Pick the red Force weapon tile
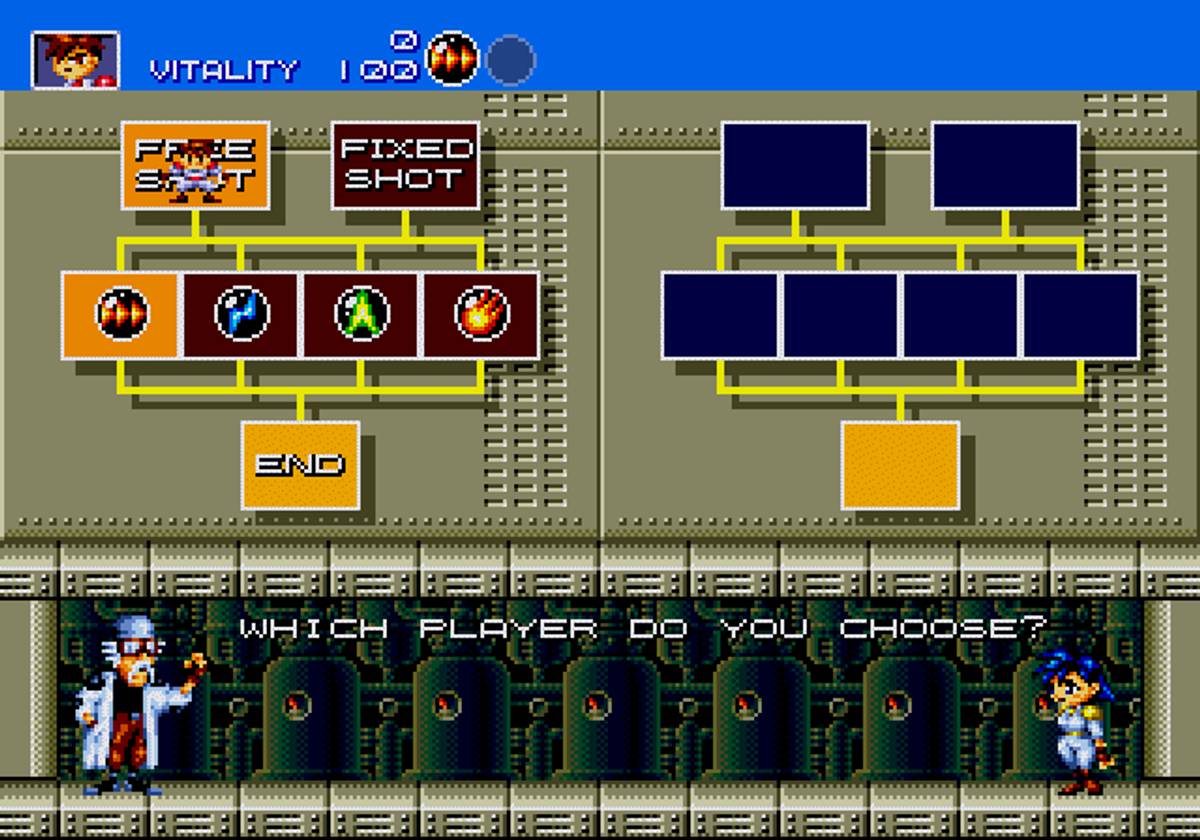The height and width of the screenshot is (840, 1200). click(121, 315)
